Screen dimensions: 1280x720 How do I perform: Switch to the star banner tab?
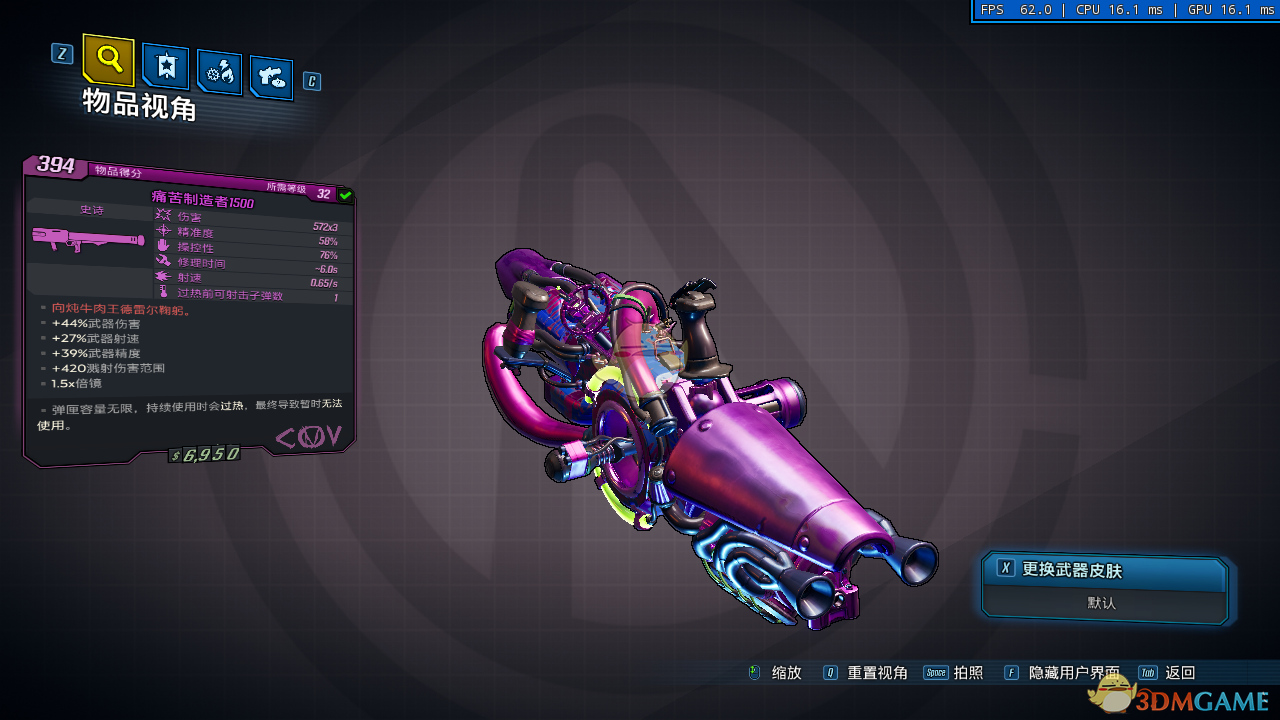coord(166,66)
